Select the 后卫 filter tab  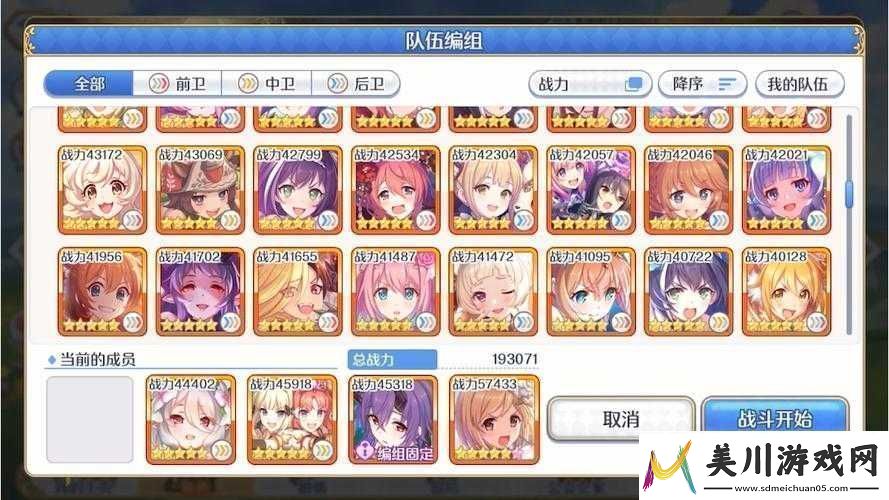click(357, 84)
